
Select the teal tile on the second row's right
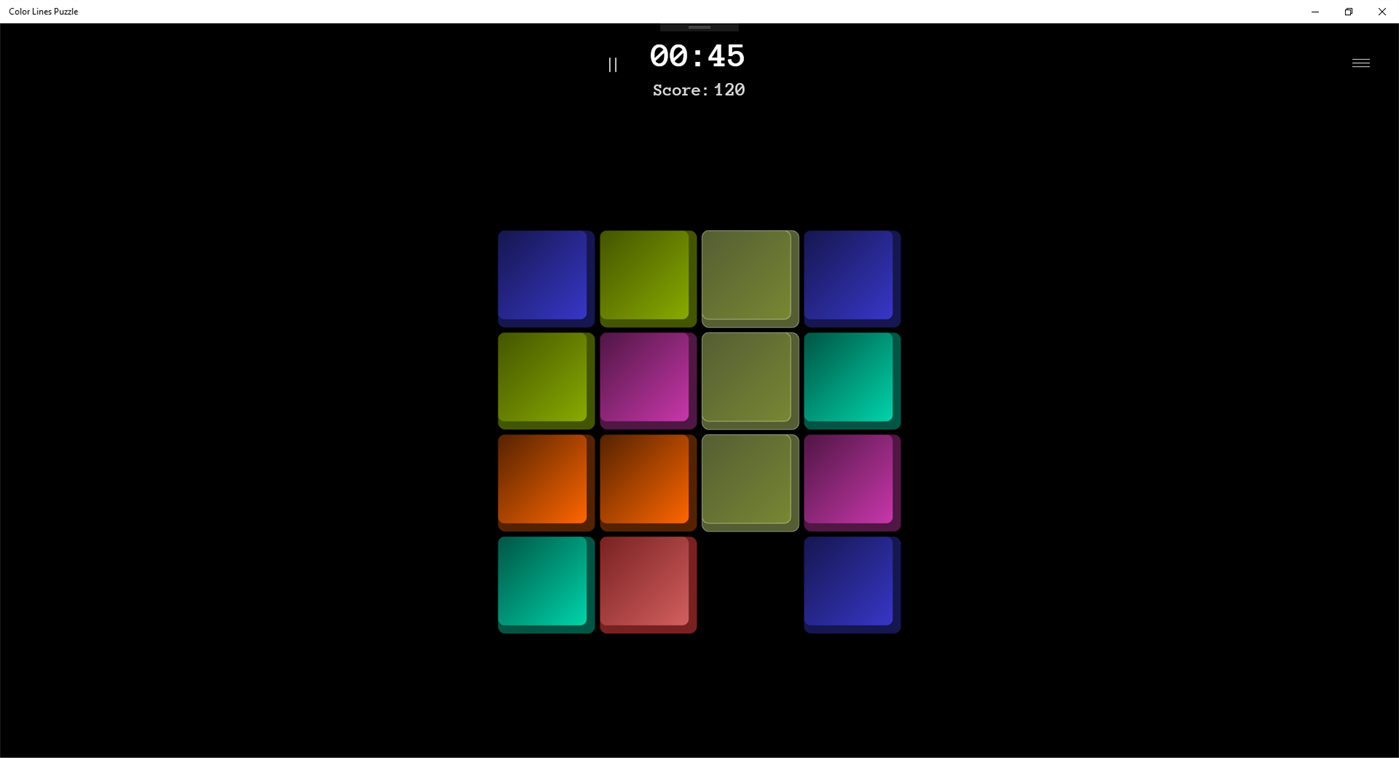pyautogui.click(x=851, y=379)
